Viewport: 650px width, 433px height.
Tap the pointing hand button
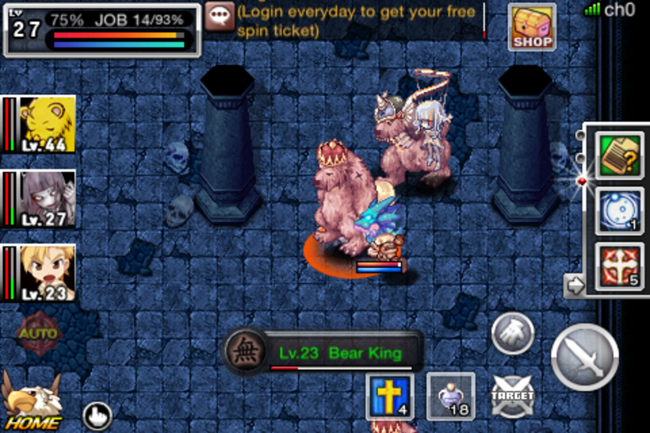pos(97,414)
